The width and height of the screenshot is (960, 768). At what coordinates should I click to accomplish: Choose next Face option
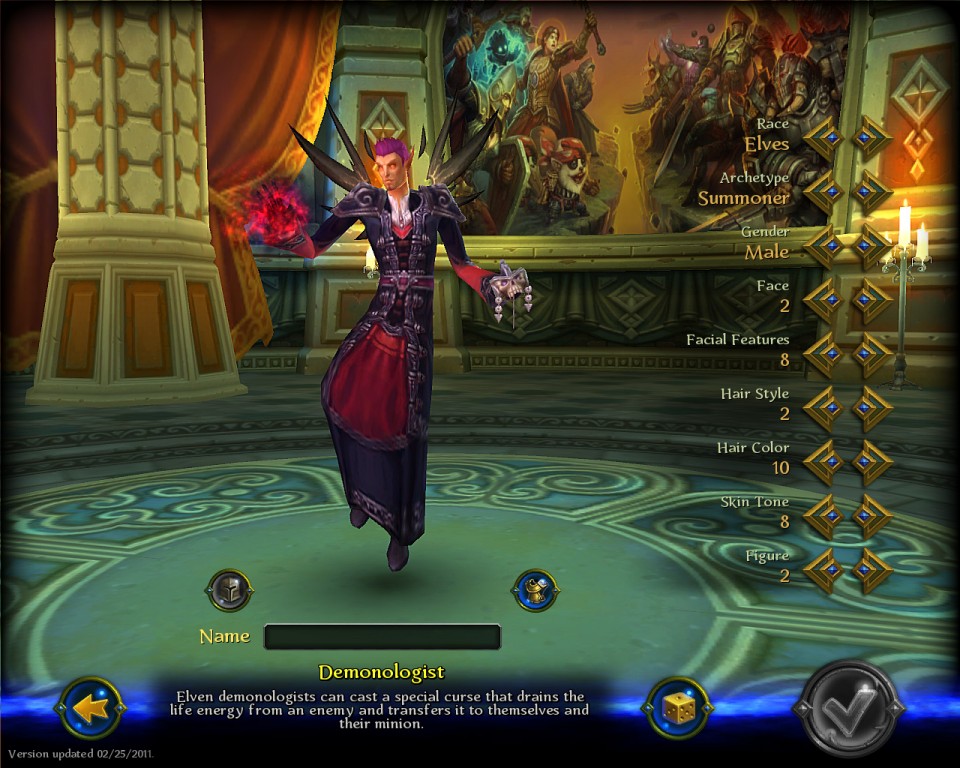(x=872, y=300)
